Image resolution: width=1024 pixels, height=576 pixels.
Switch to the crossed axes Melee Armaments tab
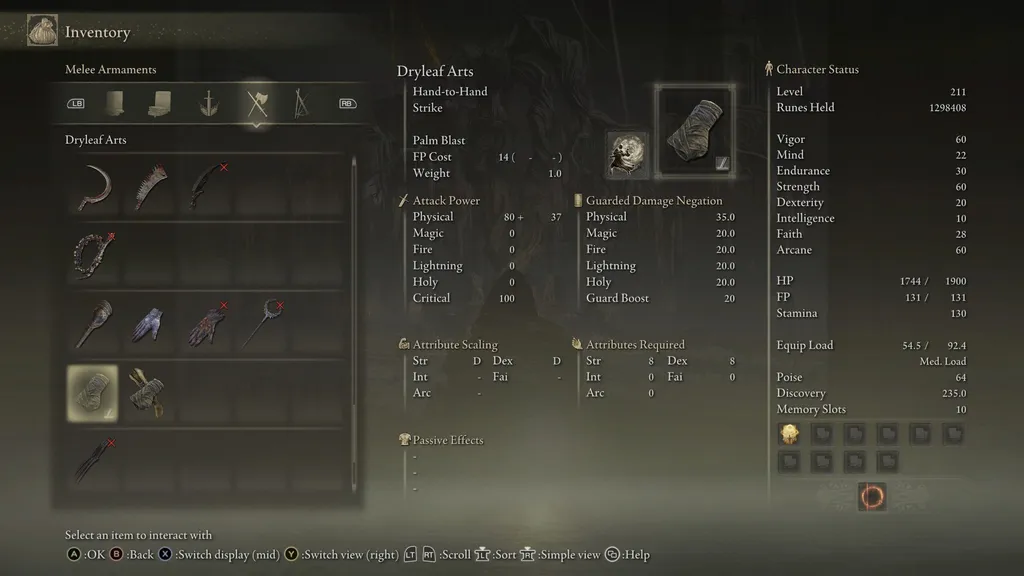pos(257,103)
